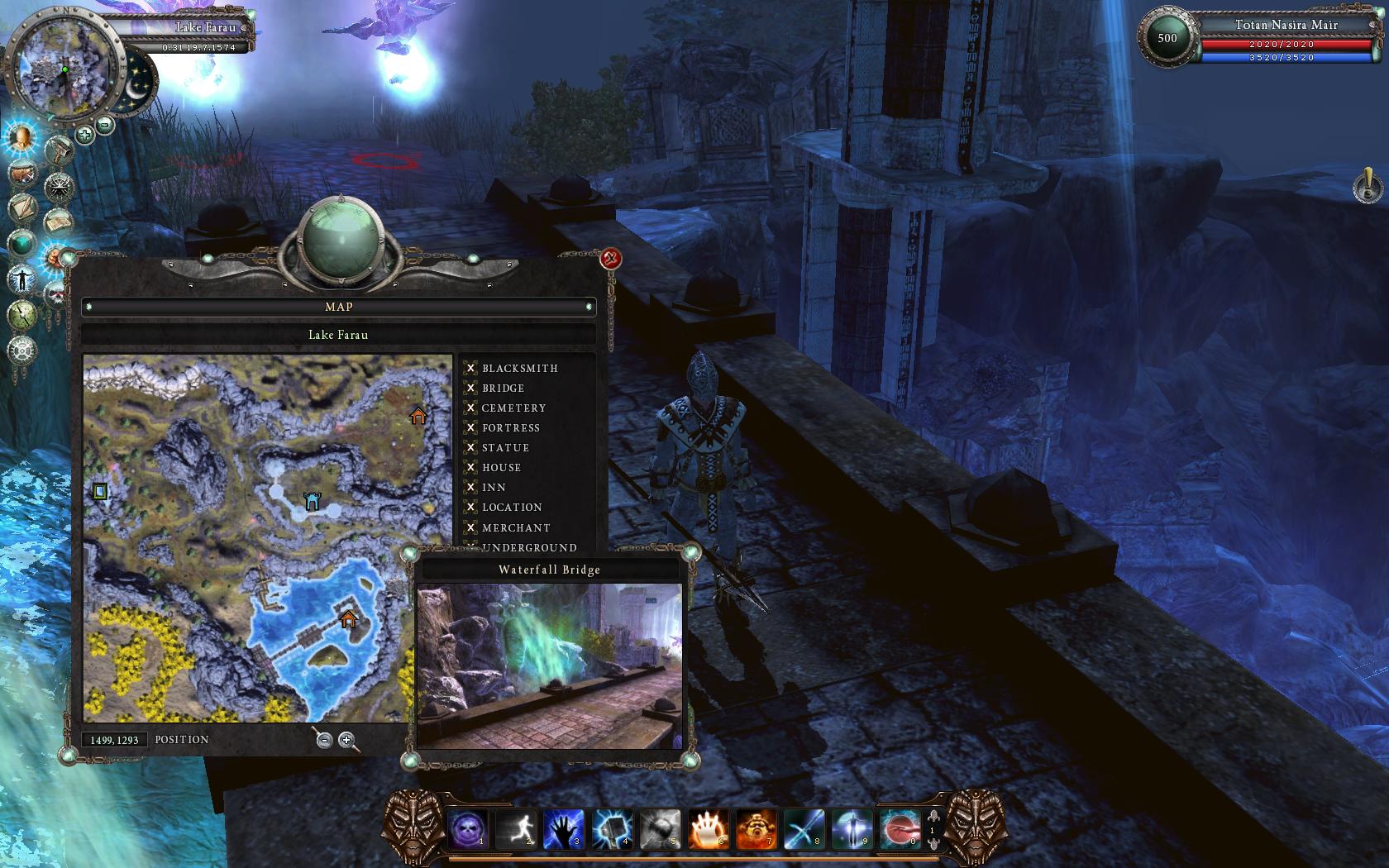This screenshot has width=1389, height=868.
Task: Zoom out the minimap with the minus button
Action: pyautogui.click(x=105, y=125)
